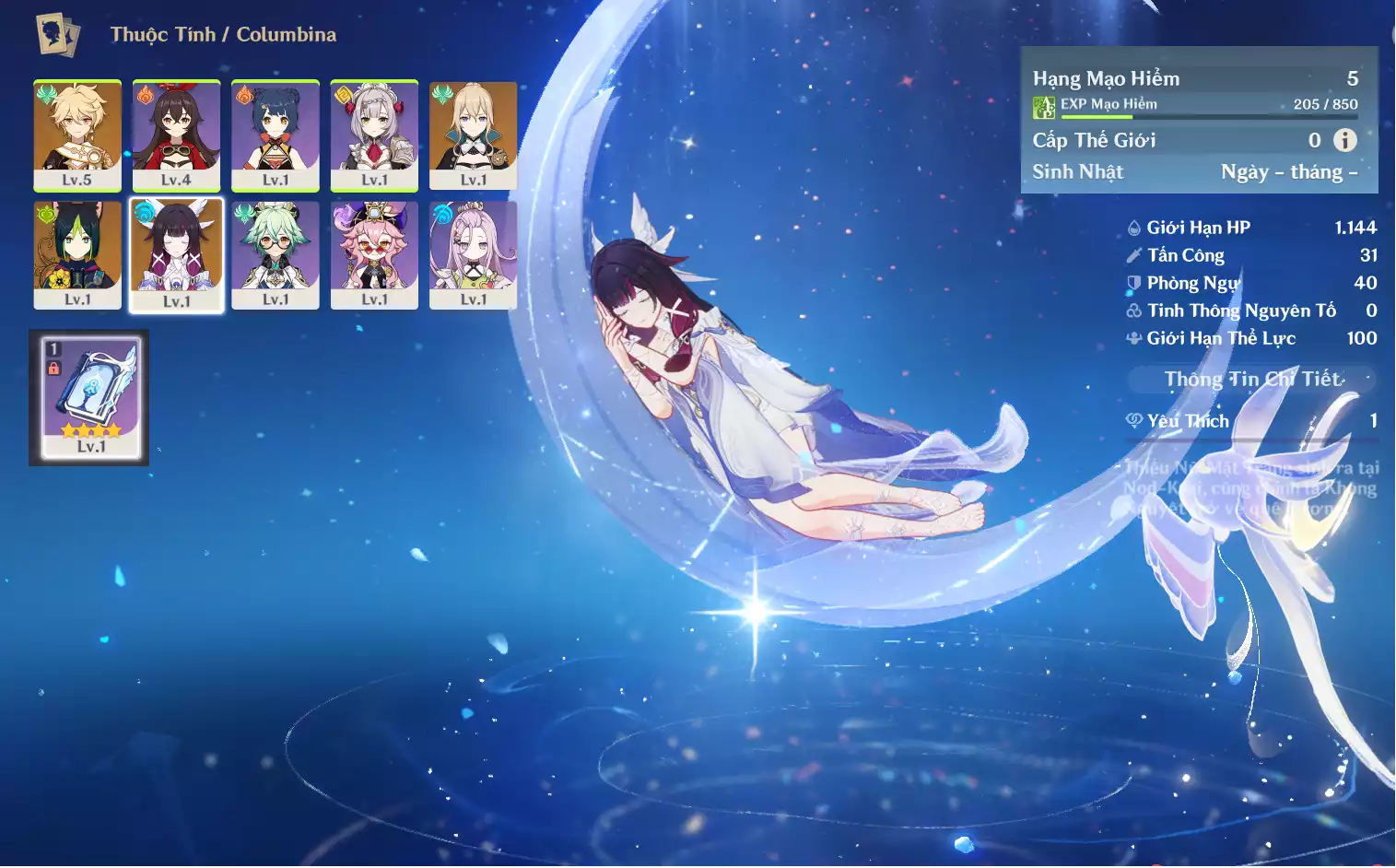Click the Thuộc Tính attributes page icon
Screen dimensions: 1396x868
click(x=58, y=35)
